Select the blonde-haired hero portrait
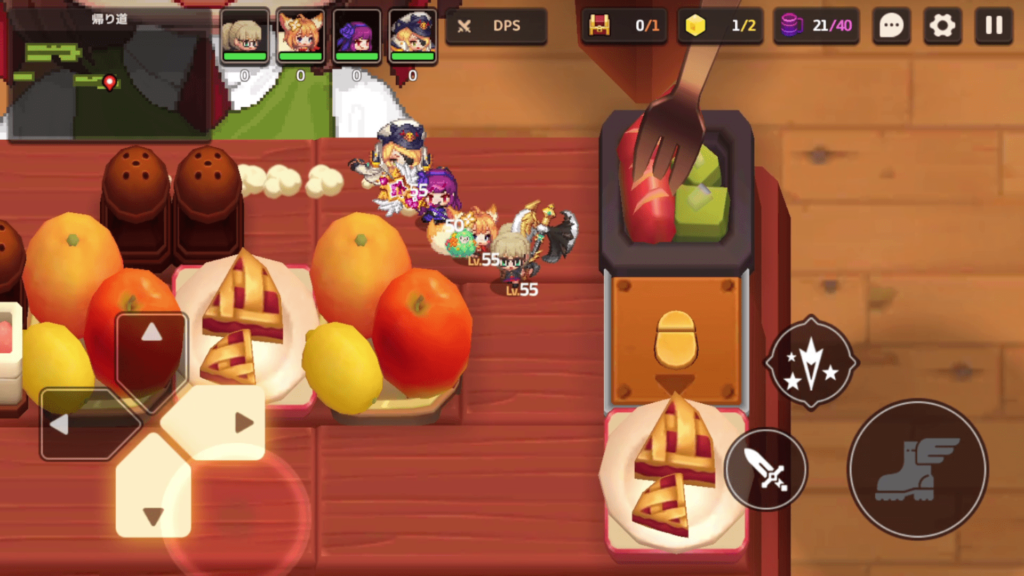The width and height of the screenshot is (1024, 576). pos(244,35)
